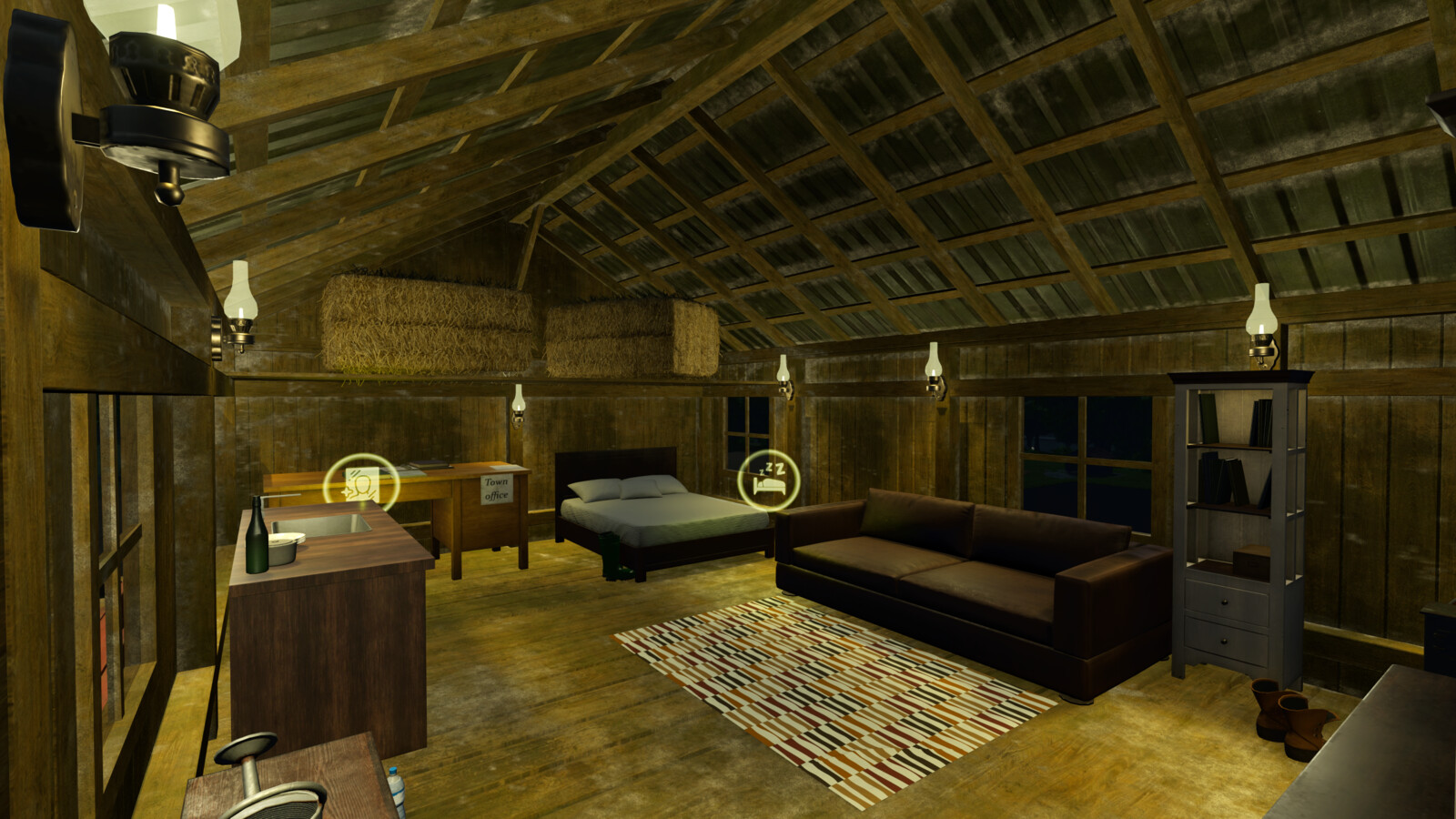
Task: Click the glowing character interaction icon above the desk
Action: coord(362,485)
